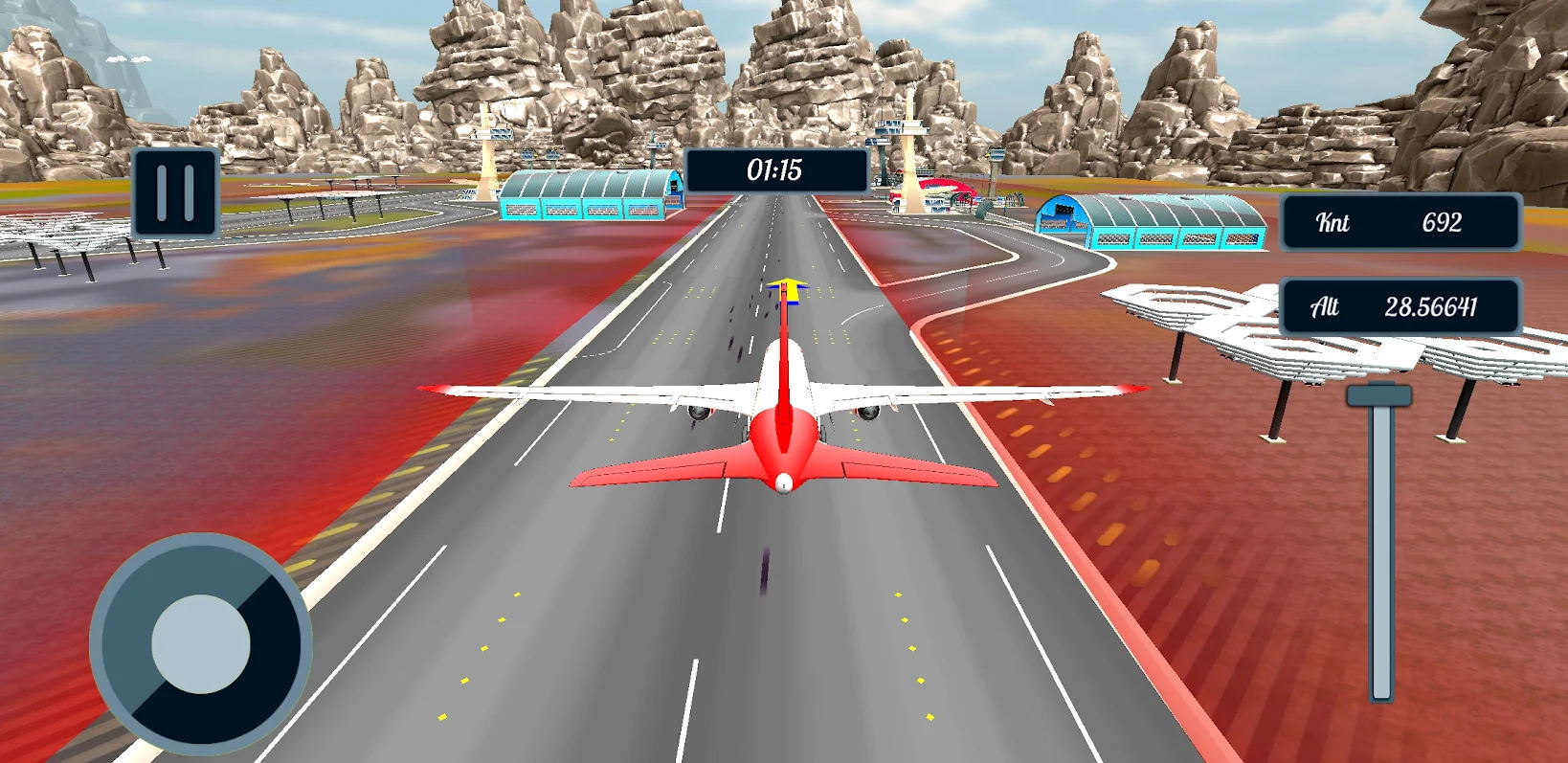1568x763 pixels.
Task: Tap the throttle slider handle on the right
Action: pyautogui.click(x=1378, y=394)
